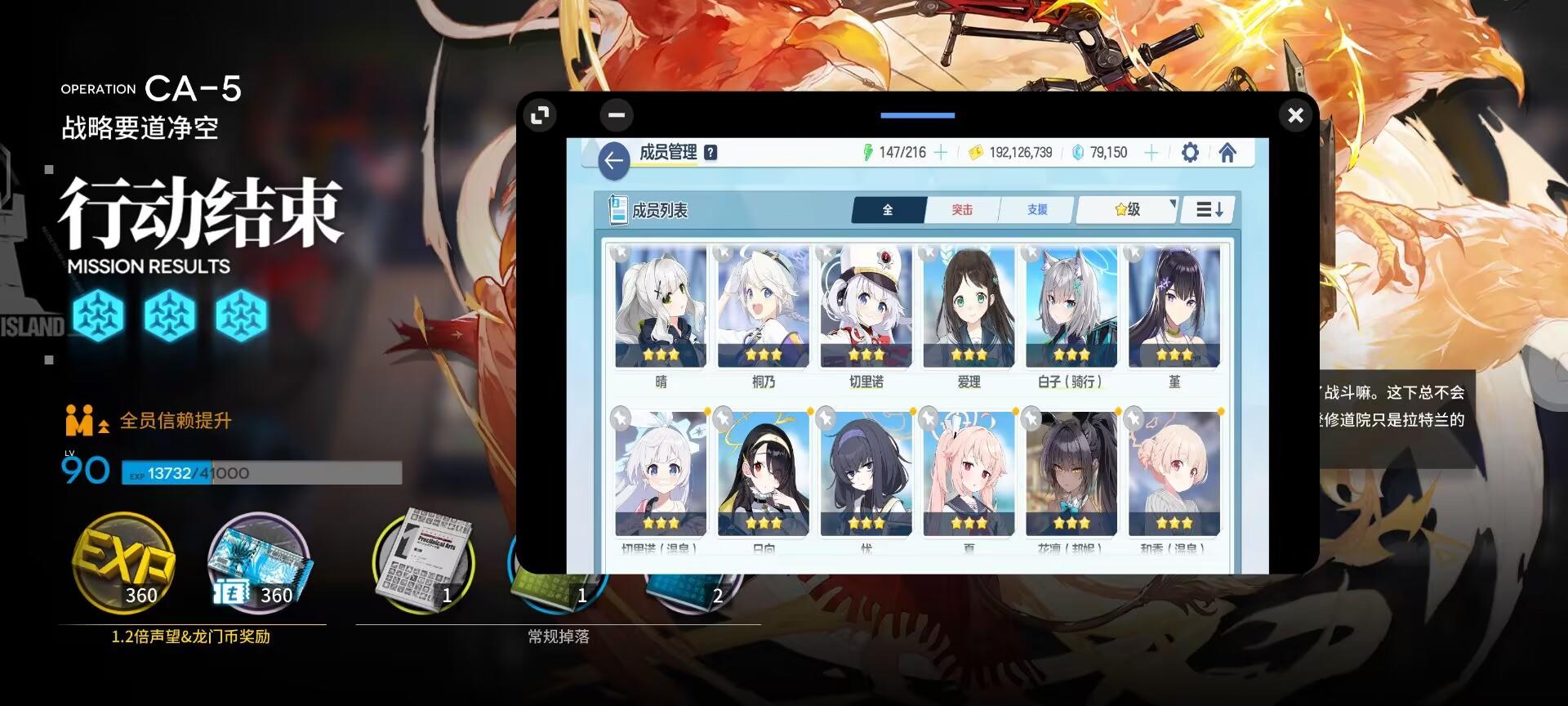This screenshot has height=706, width=1568.
Task: Click the sort order icon next to the filter
Action: (x=1207, y=209)
